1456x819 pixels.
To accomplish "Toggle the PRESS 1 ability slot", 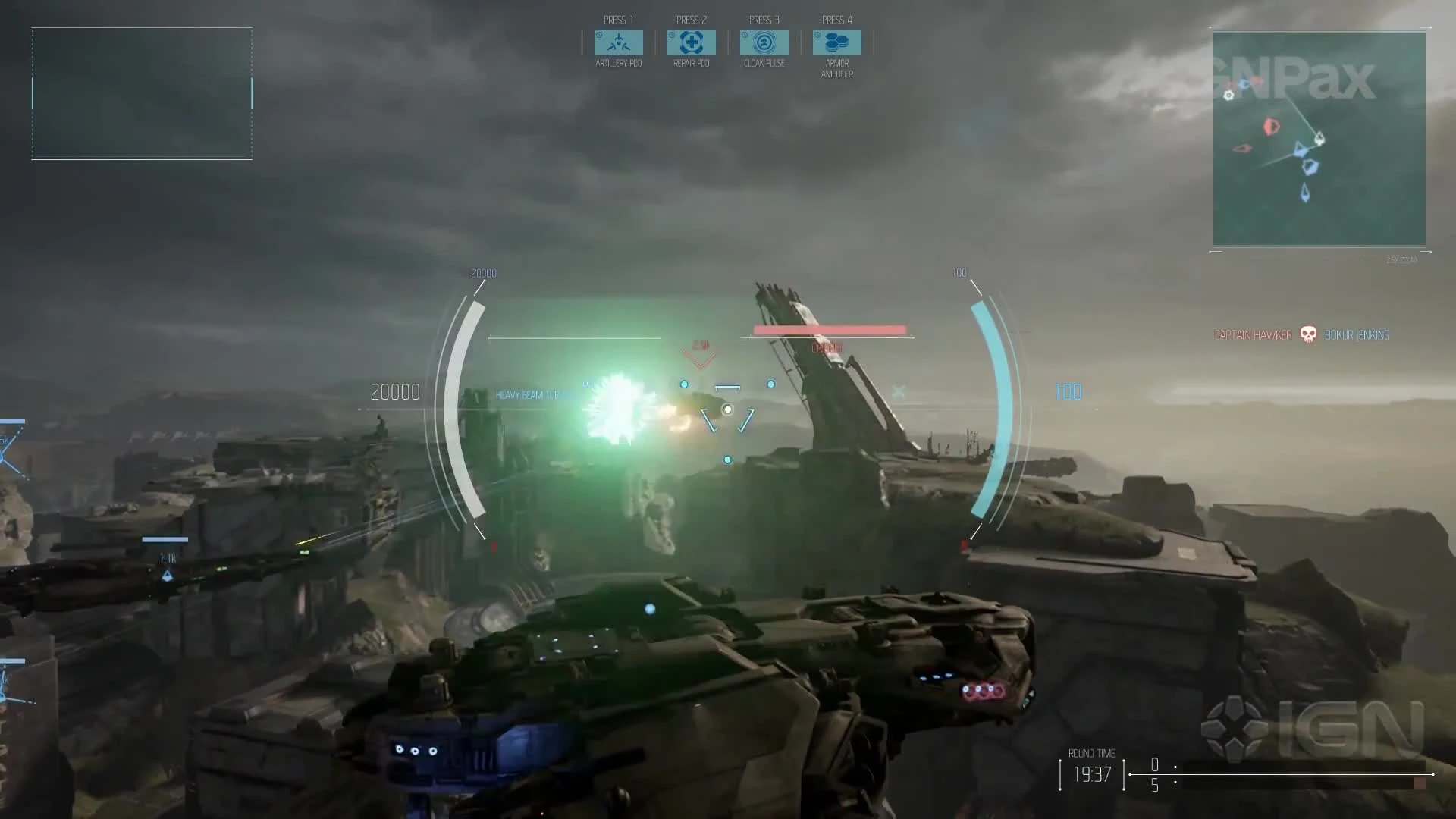I will pos(617,20).
